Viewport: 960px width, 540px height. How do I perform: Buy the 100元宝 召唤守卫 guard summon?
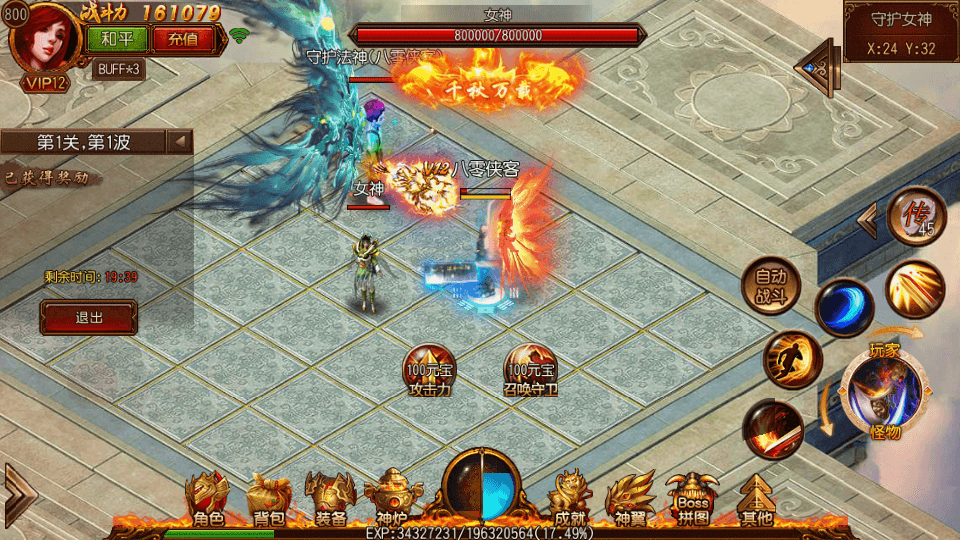[x=530, y=370]
